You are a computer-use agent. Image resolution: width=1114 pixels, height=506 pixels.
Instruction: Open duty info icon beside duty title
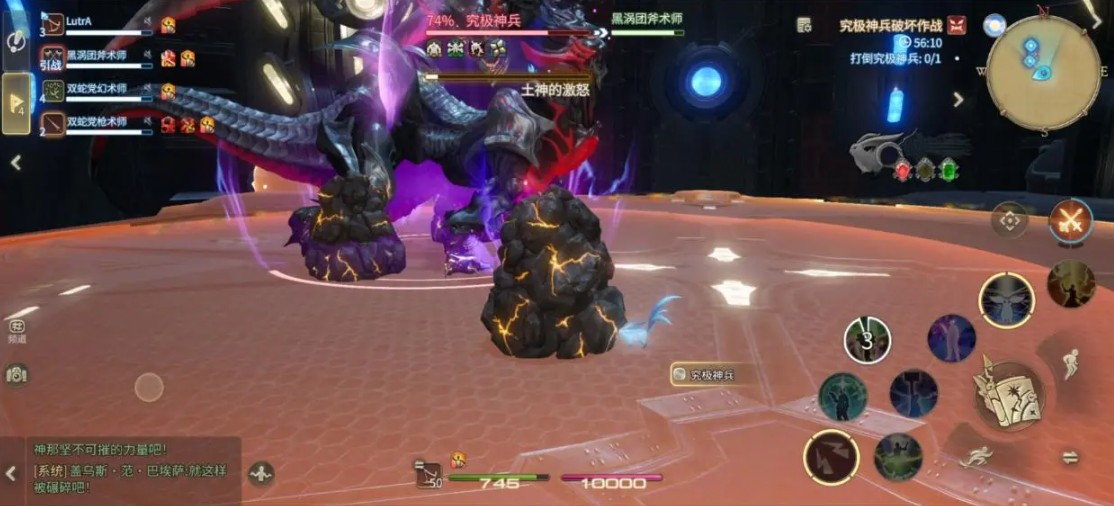click(804, 25)
